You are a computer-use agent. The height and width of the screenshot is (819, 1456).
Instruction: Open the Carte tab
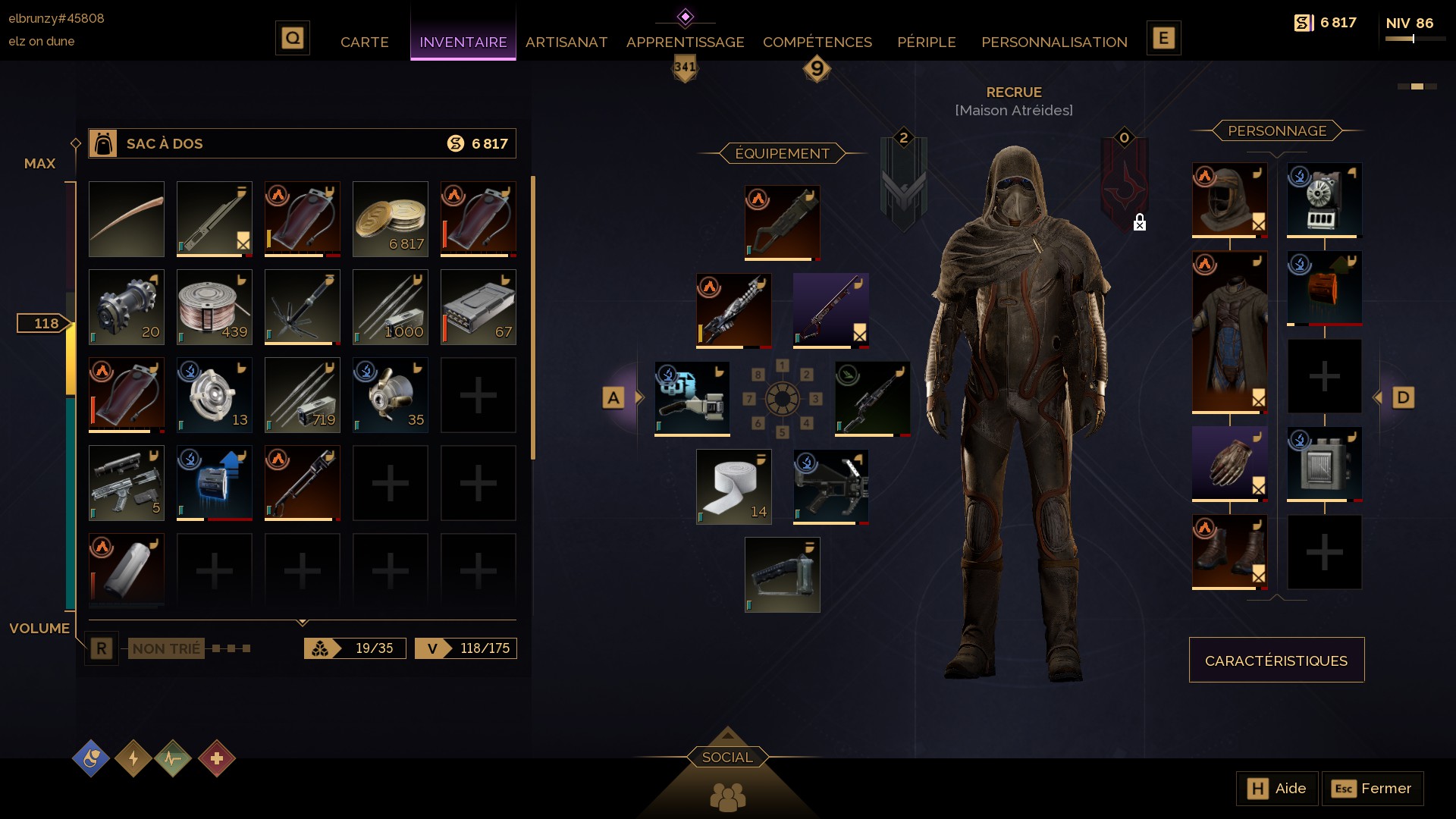click(364, 42)
